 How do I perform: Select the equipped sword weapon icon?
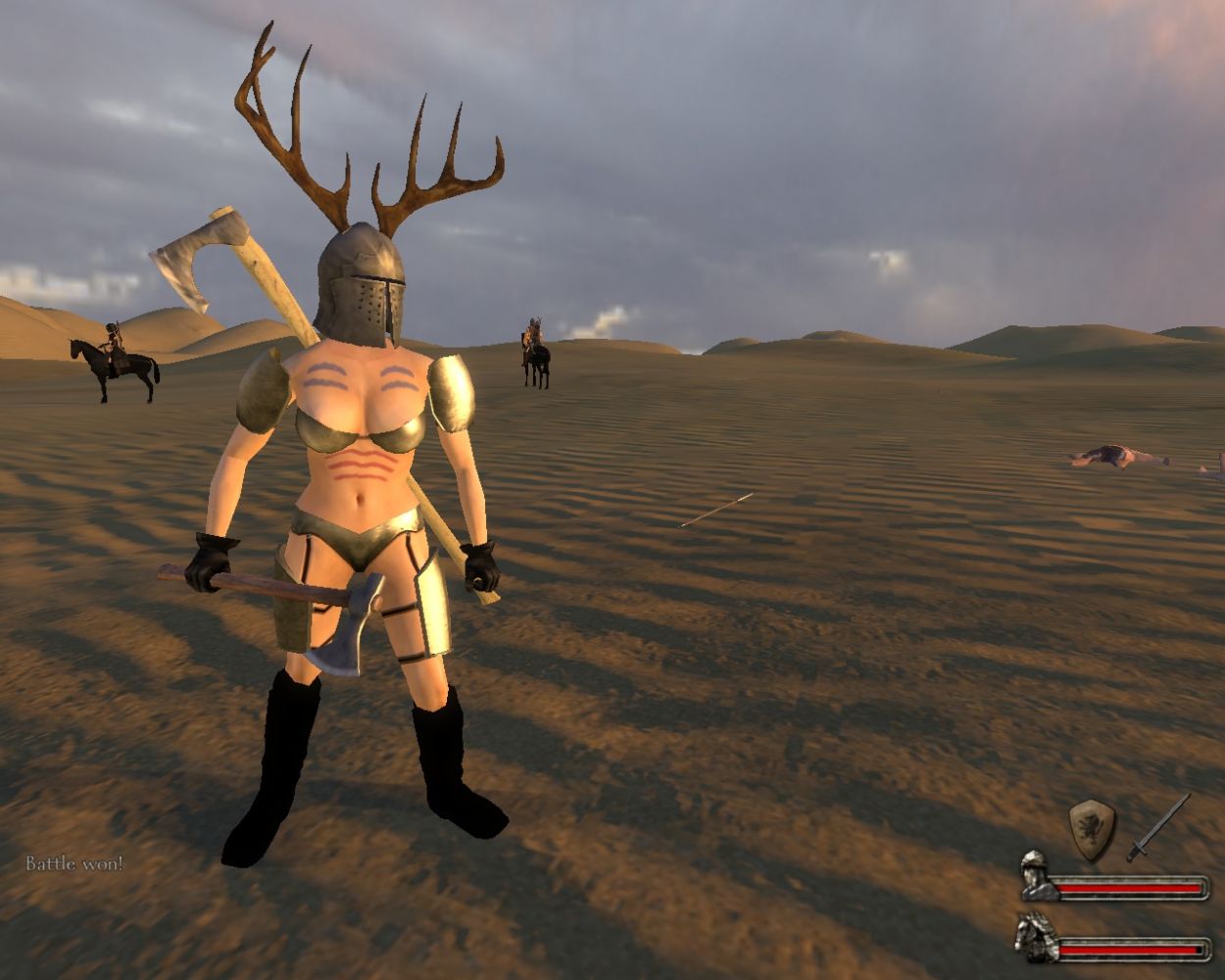coord(1157,828)
